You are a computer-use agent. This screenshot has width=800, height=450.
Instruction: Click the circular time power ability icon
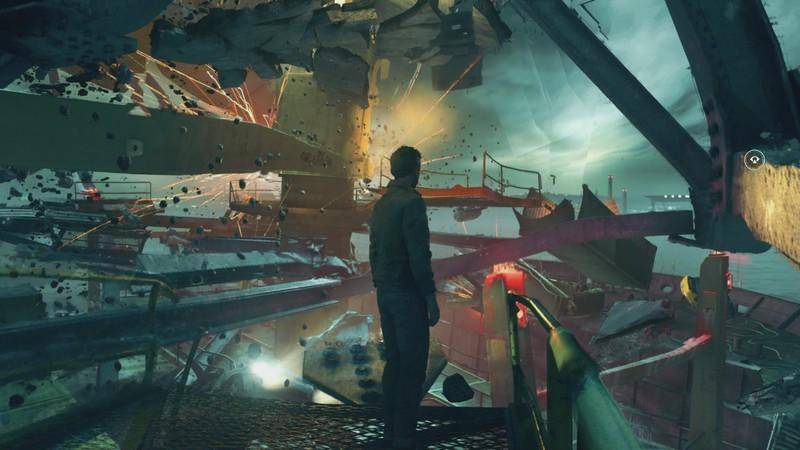(x=754, y=157)
